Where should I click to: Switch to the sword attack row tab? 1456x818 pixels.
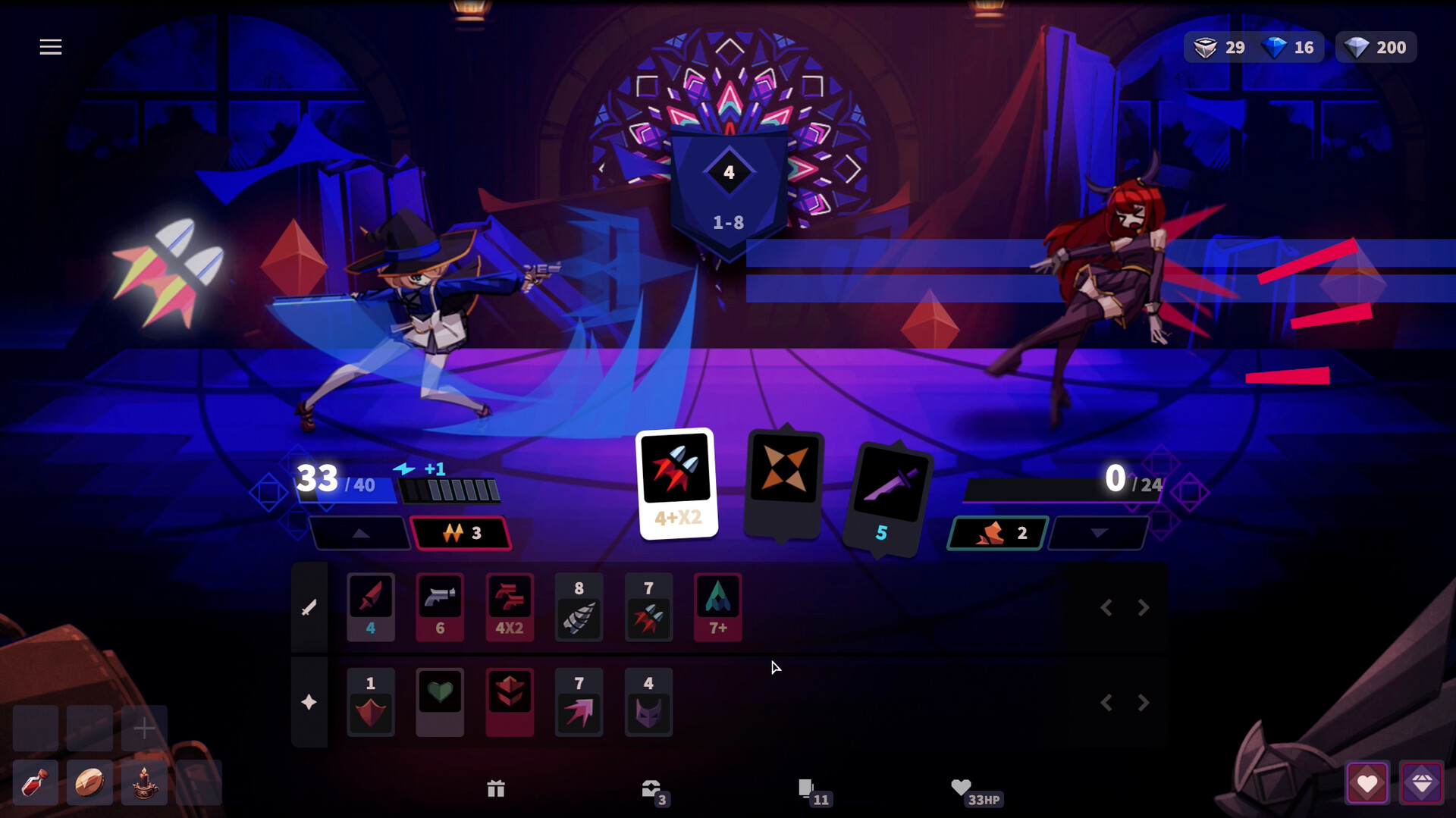coord(309,606)
